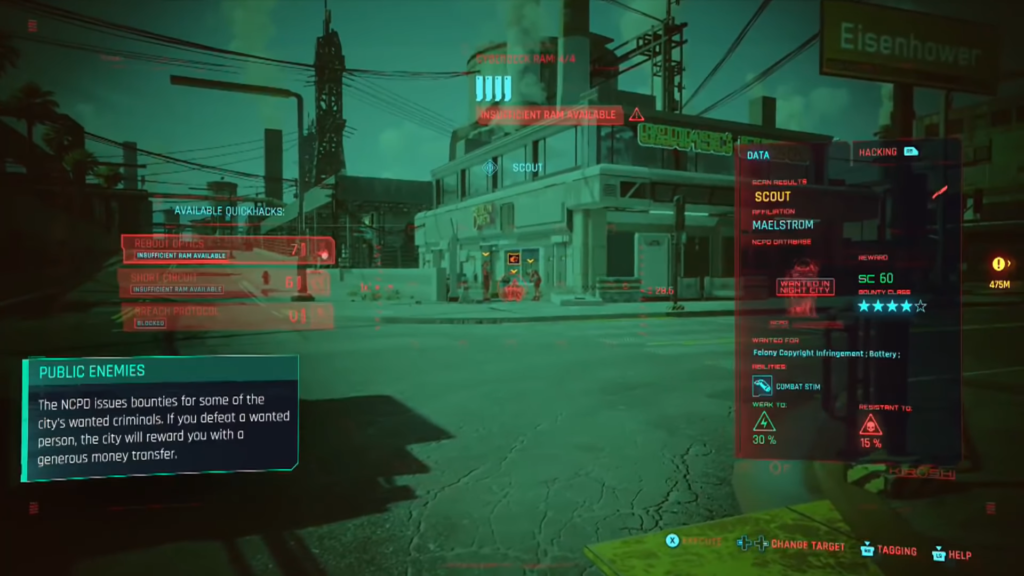Click the yellow quest objective marker
Screen dimensions: 1024x576
click(998, 264)
